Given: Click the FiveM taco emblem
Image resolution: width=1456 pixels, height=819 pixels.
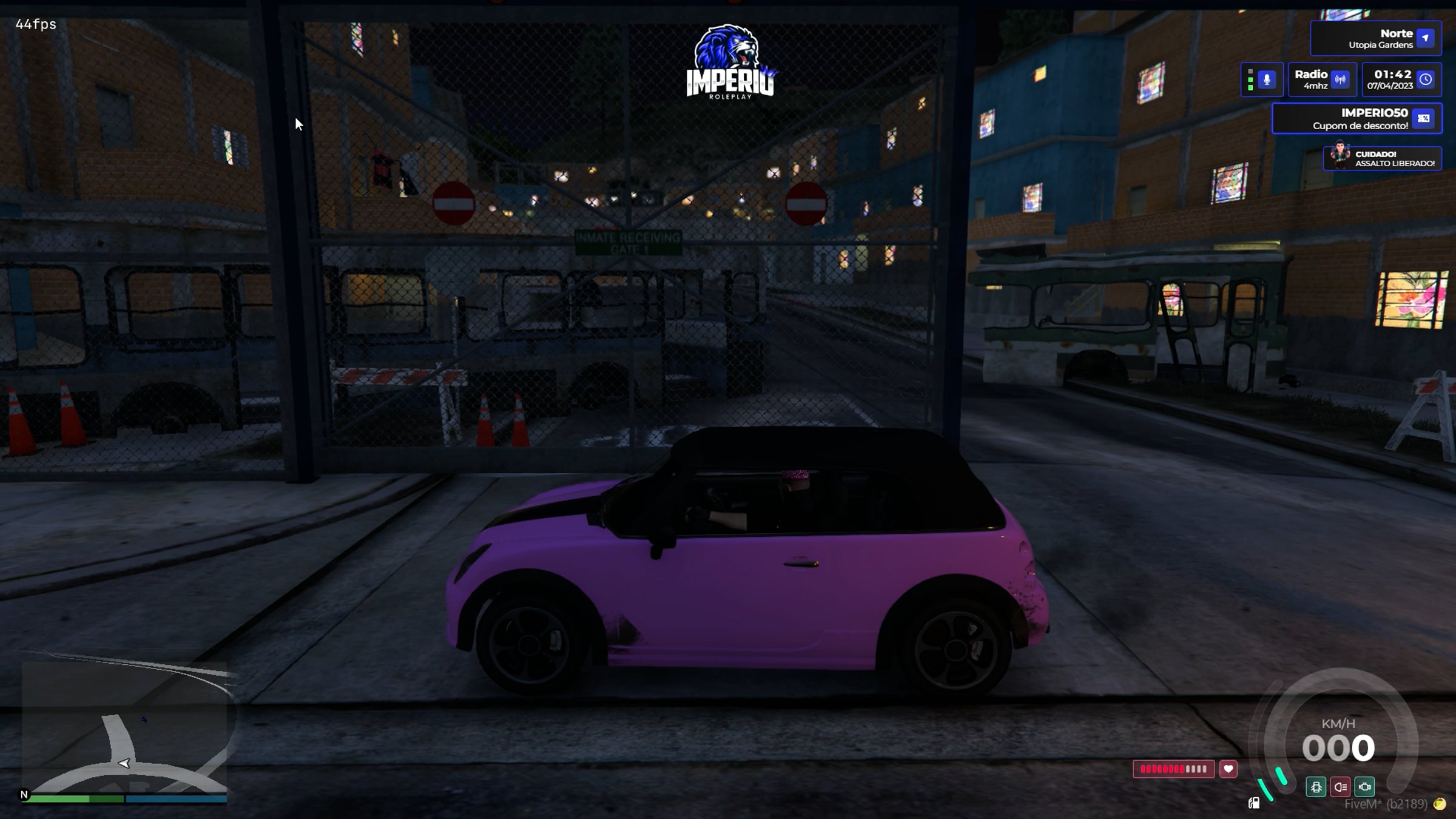Looking at the screenshot, I should tap(1440, 804).
